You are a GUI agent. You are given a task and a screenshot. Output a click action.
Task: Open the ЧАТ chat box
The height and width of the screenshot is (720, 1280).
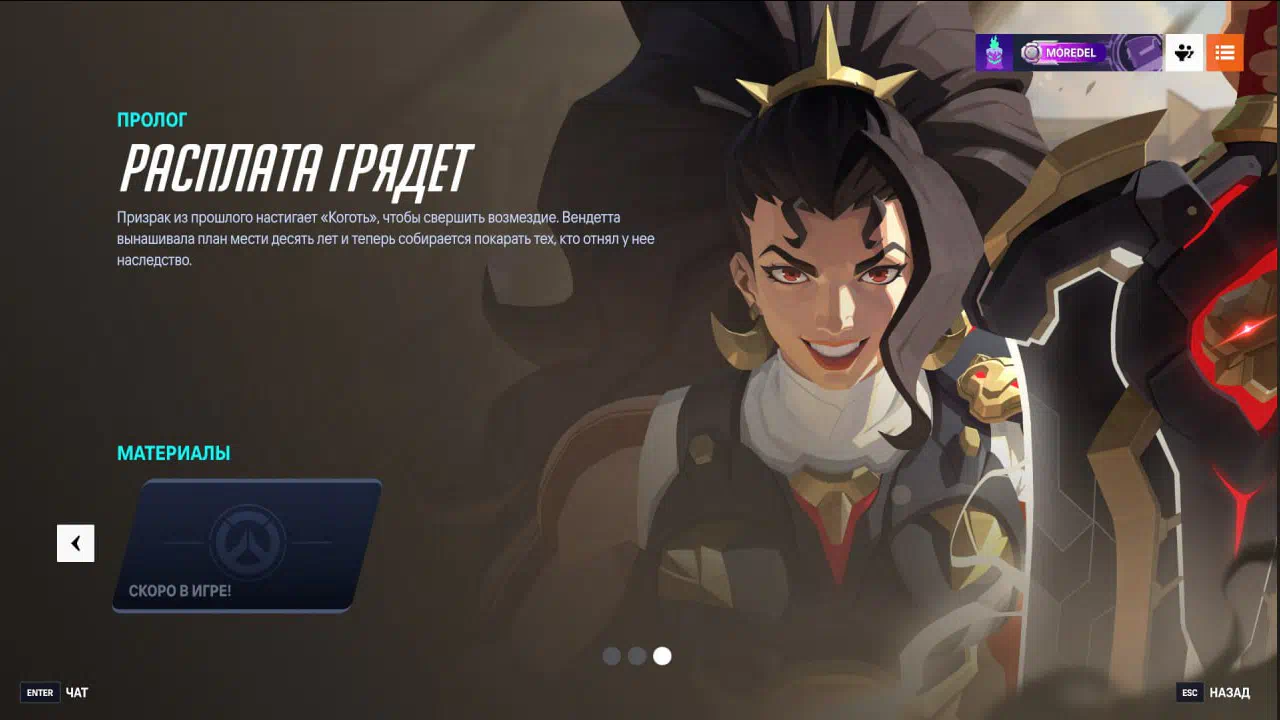click(56, 692)
